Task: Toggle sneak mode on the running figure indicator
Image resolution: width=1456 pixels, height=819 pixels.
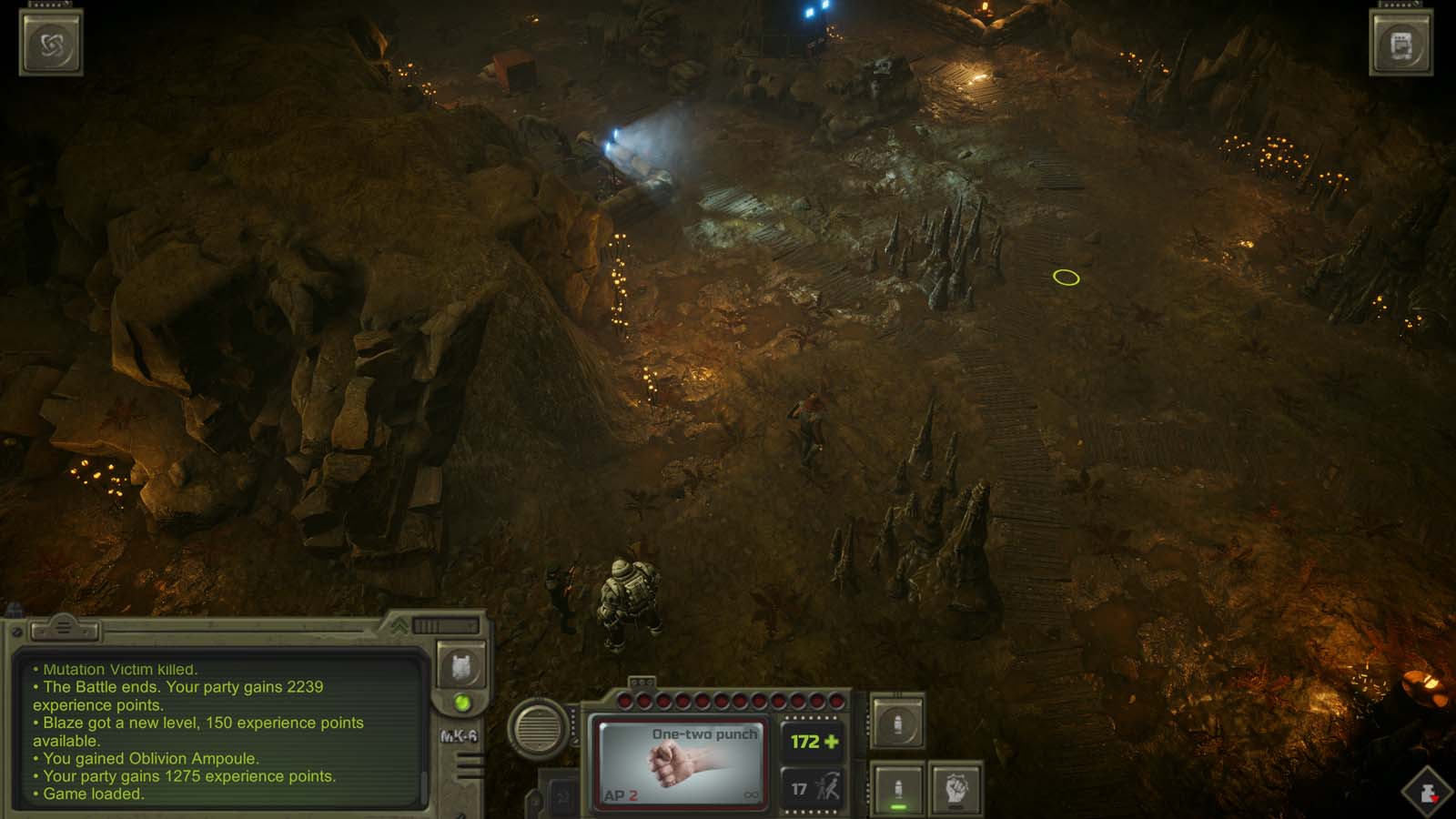Action: (829, 785)
